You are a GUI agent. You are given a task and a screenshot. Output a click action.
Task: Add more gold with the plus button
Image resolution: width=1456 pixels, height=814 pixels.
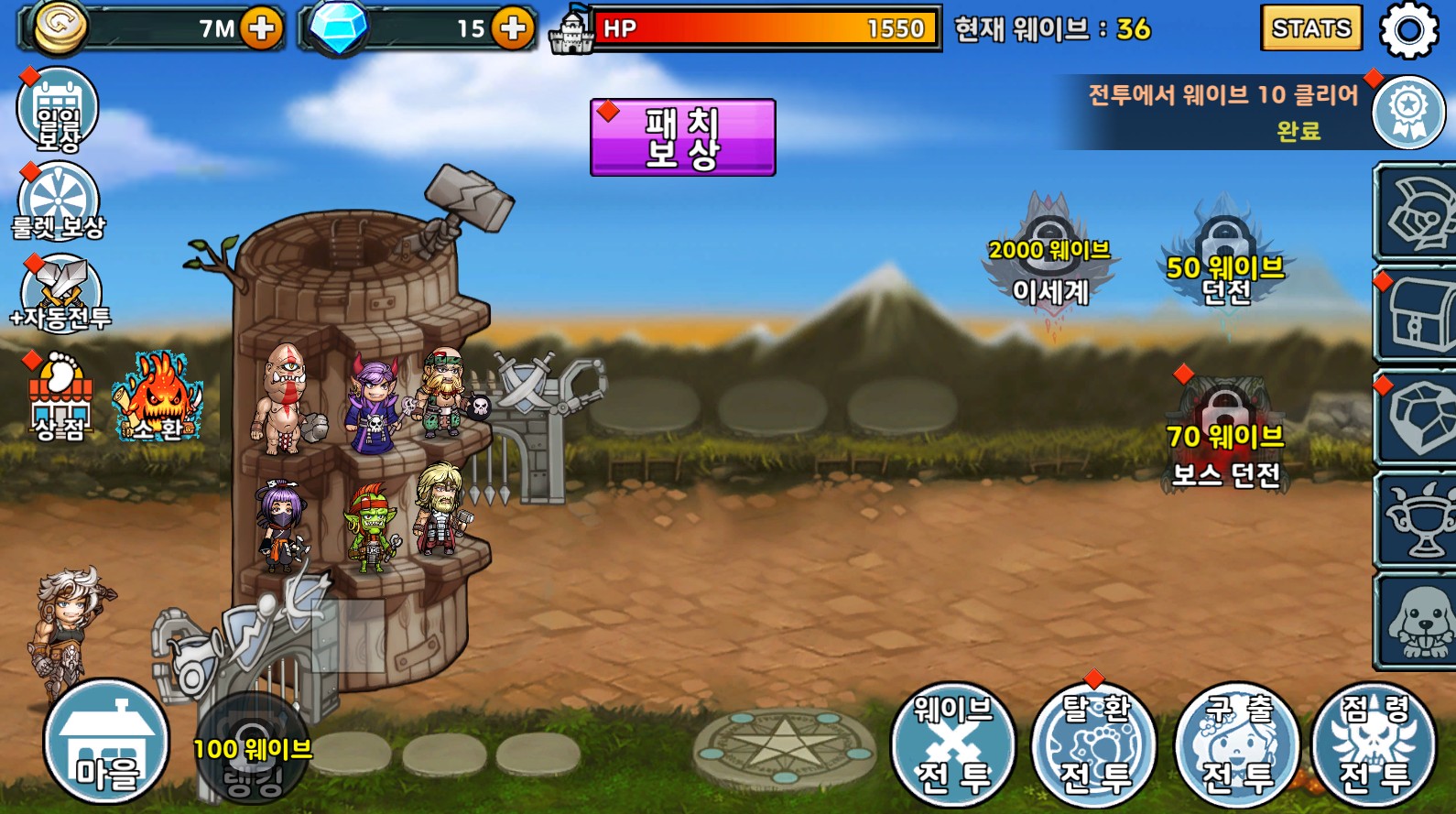tap(262, 28)
